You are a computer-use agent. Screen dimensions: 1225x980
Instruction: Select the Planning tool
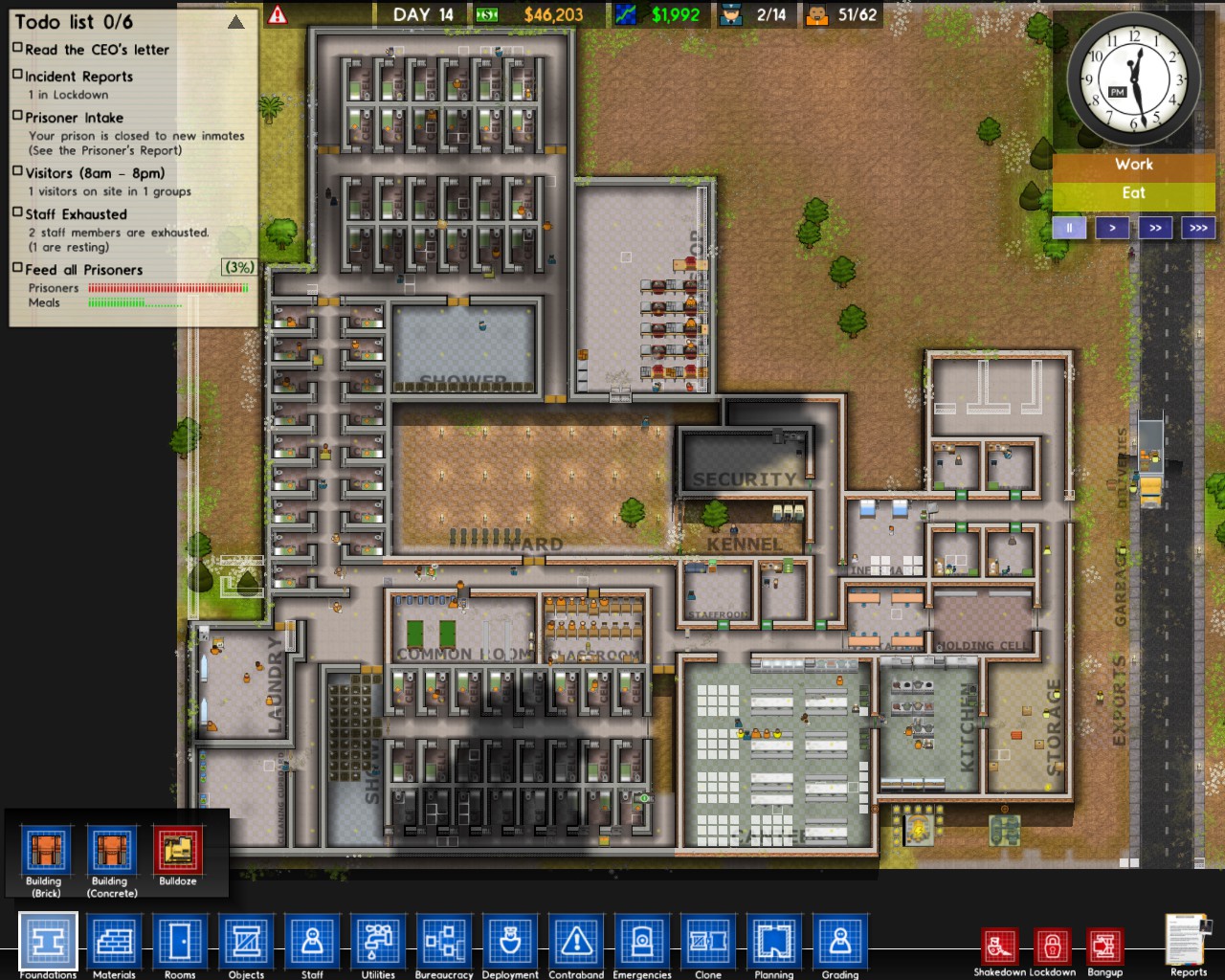773,941
